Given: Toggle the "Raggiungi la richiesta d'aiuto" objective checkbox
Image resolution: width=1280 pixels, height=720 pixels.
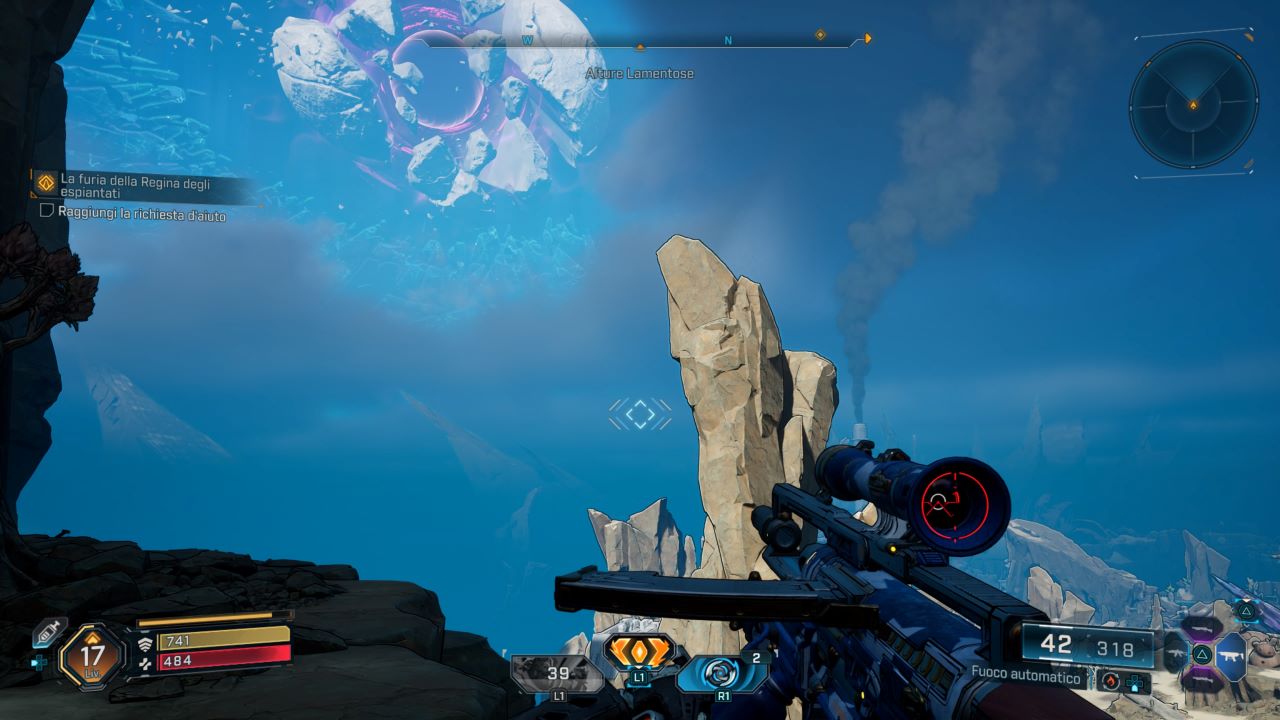Looking at the screenshot, I should tap(46, 211).
